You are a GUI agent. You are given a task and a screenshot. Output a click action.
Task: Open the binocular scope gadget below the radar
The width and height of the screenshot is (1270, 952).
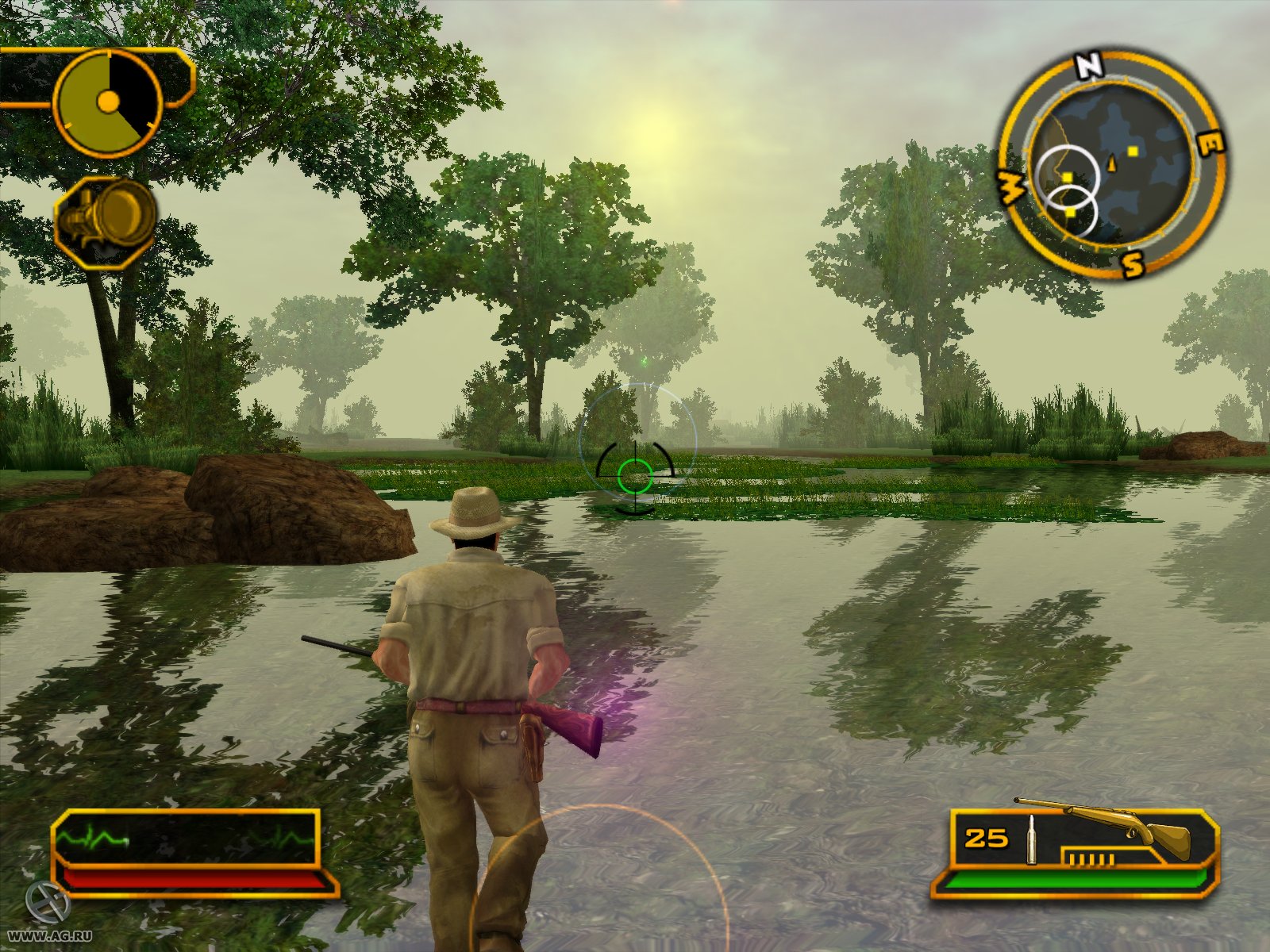103,218
